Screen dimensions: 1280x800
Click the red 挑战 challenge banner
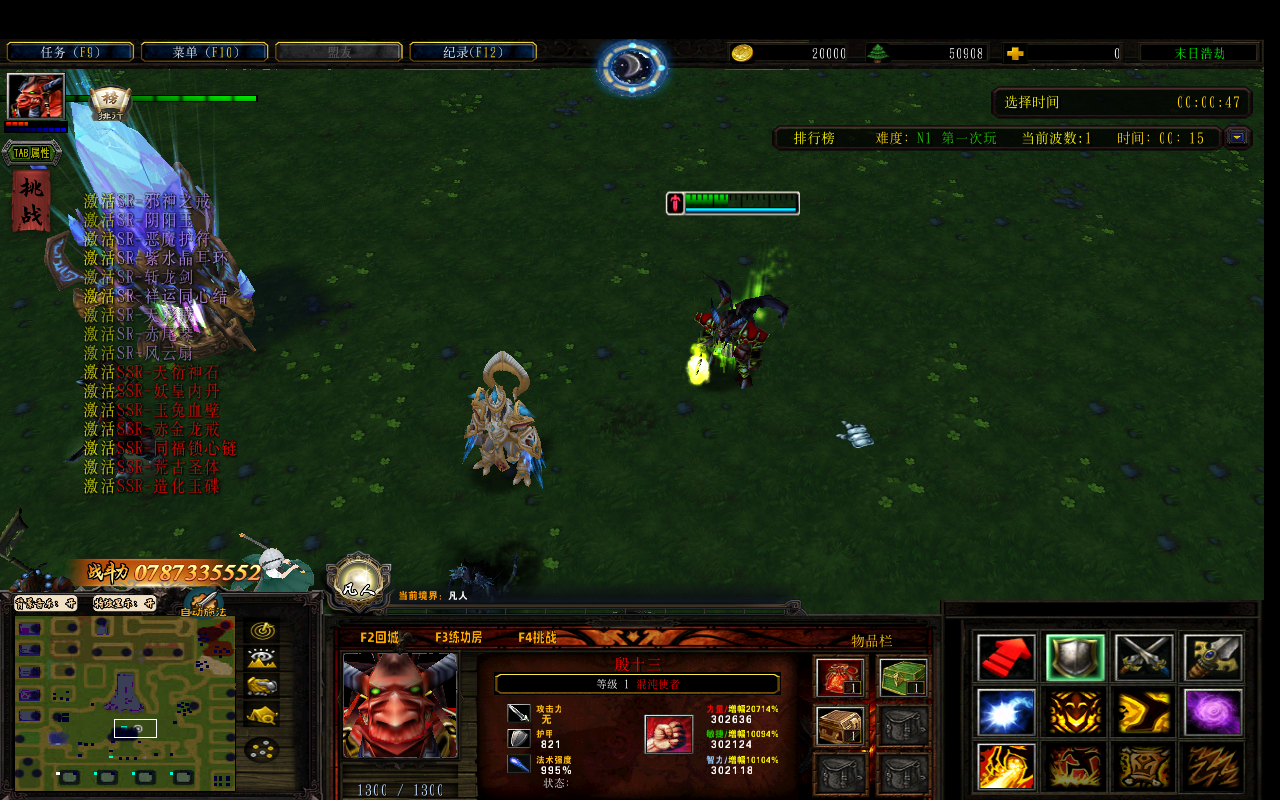31,200
